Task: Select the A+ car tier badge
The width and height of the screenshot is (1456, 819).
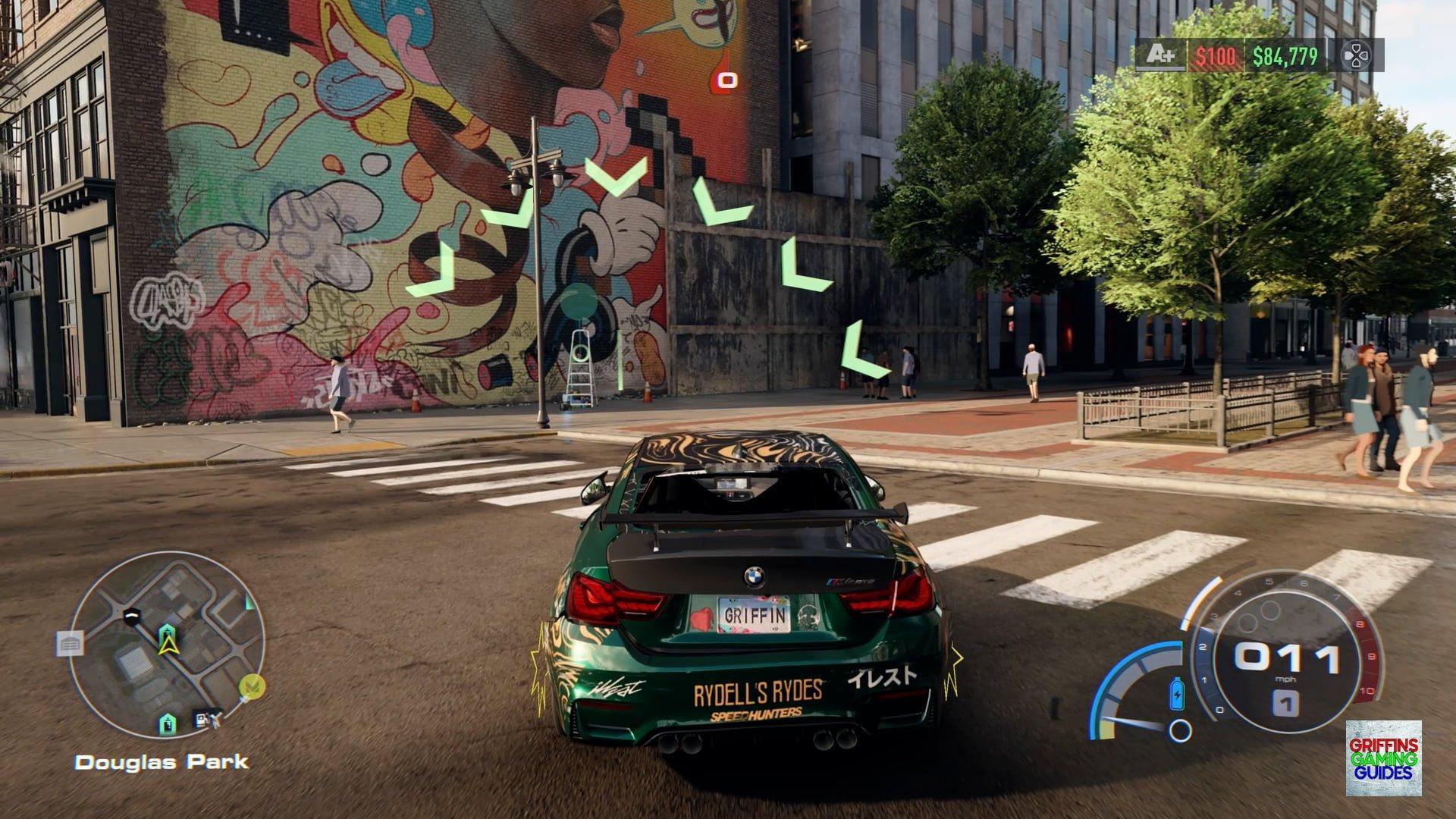Action: pos(1160,55)
